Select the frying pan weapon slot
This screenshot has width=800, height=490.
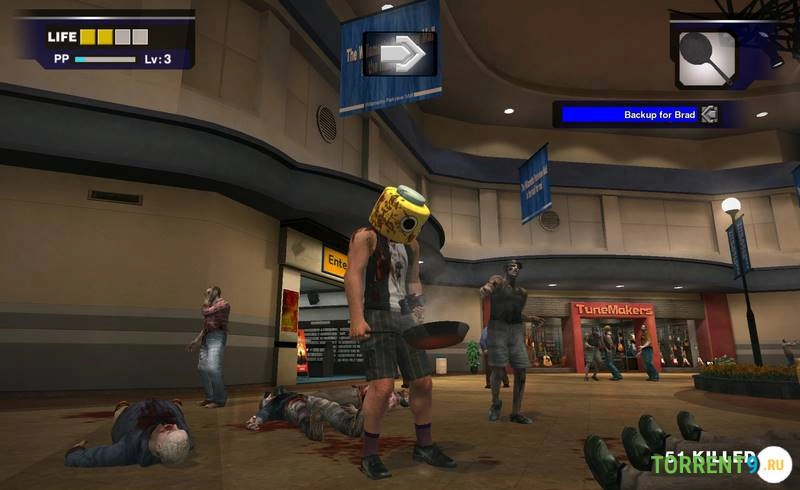[707, 59]
